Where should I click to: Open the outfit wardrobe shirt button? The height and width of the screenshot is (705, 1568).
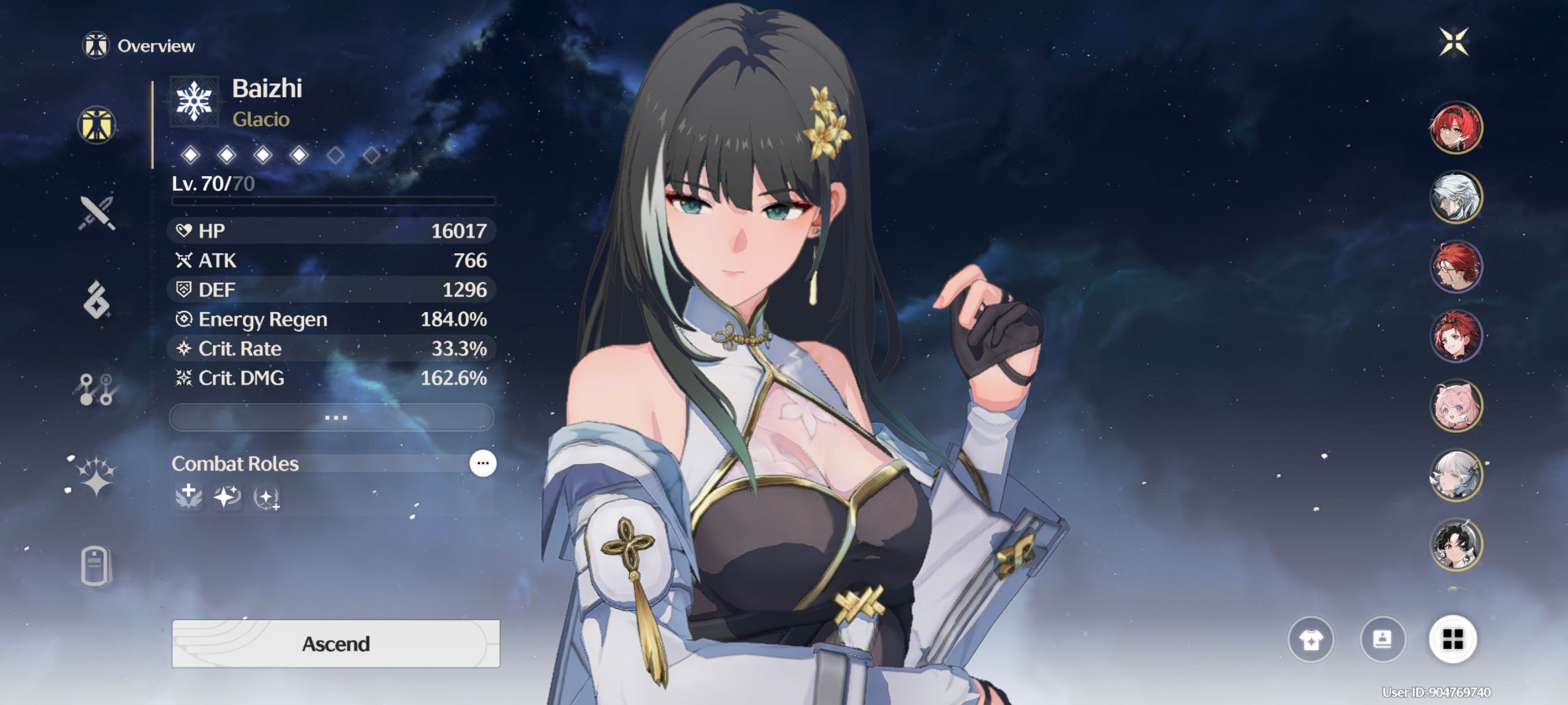coord(1311,639)
